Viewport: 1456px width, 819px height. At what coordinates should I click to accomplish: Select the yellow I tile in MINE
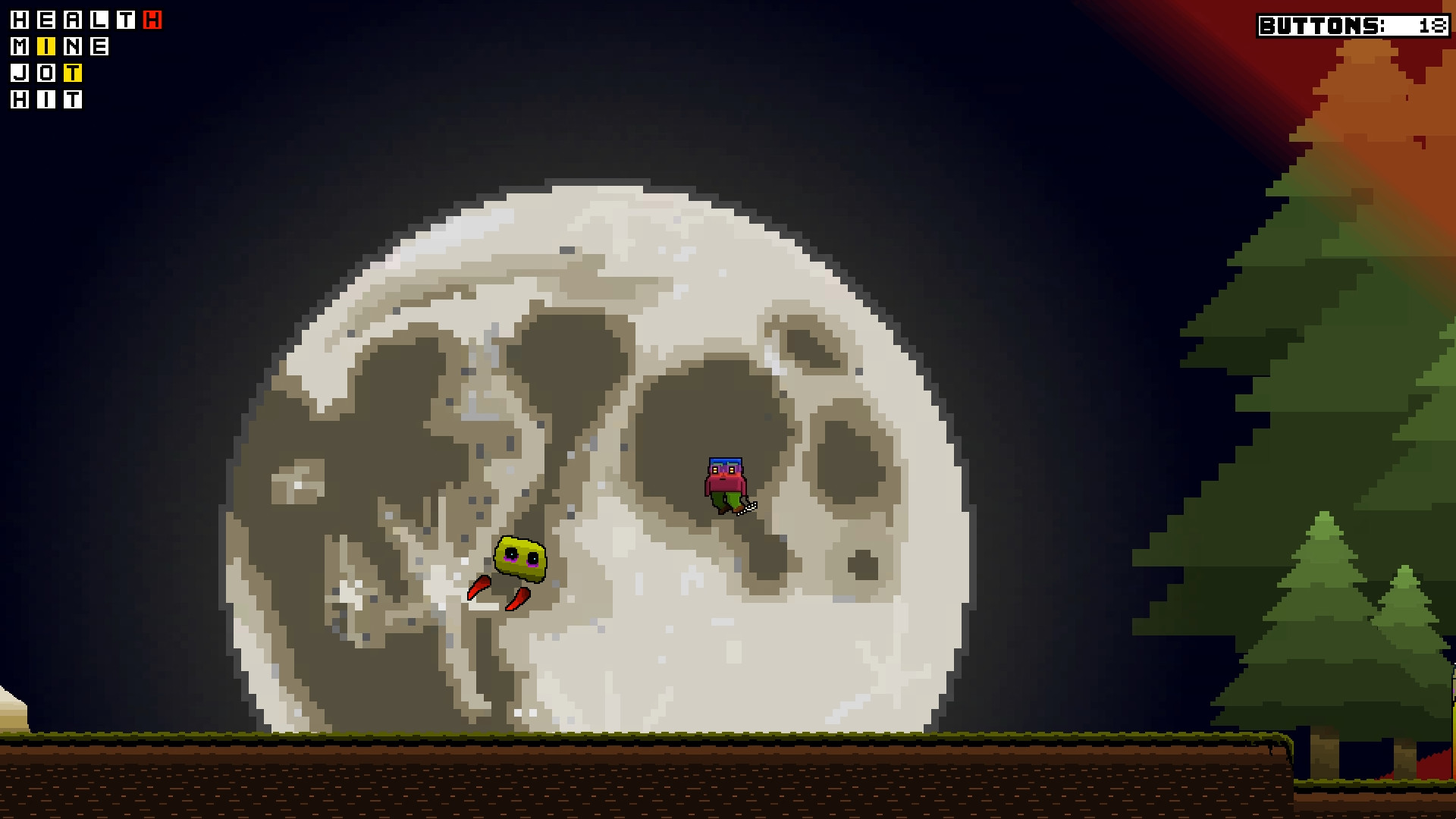point(46,47)
